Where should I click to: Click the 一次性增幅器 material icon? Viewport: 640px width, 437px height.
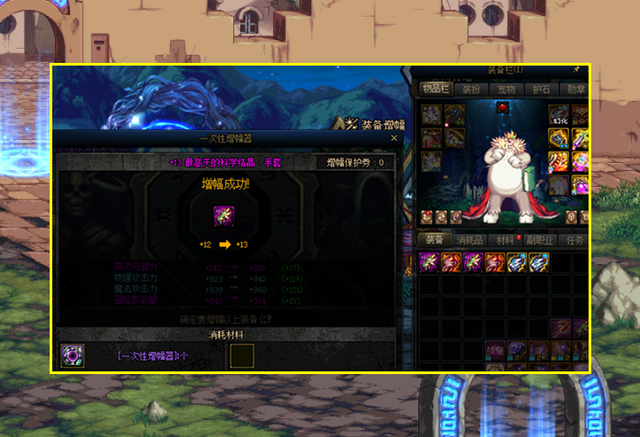click(73, 355)
